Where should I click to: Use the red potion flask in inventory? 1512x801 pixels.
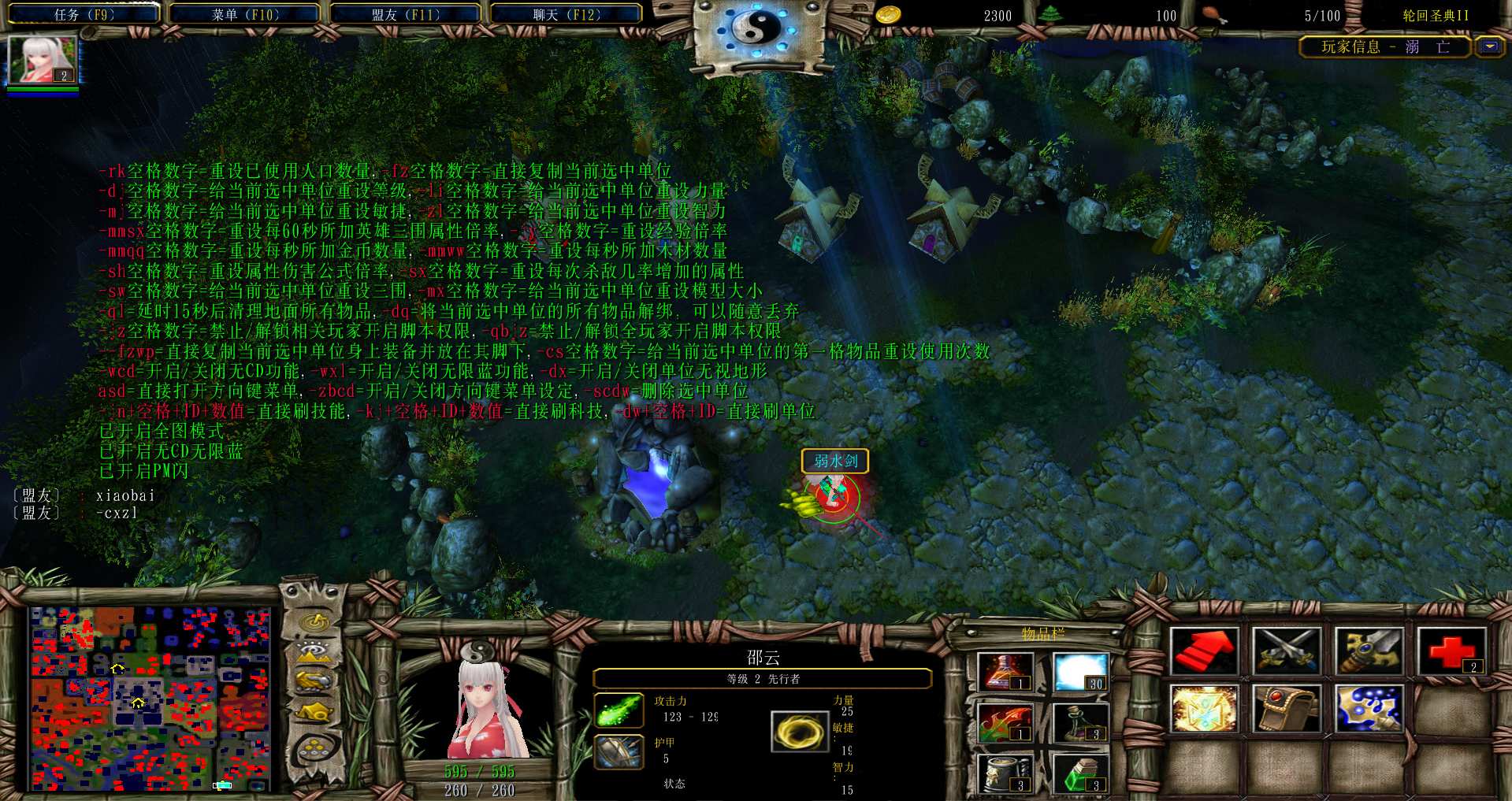[1005, 672]
